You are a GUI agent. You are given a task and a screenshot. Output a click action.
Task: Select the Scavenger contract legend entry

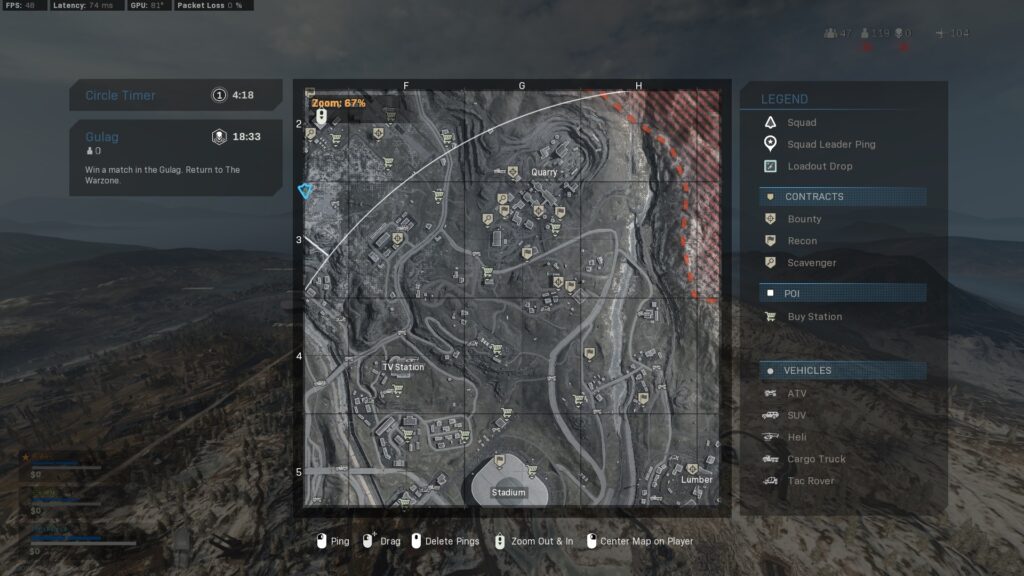[811, 263]
